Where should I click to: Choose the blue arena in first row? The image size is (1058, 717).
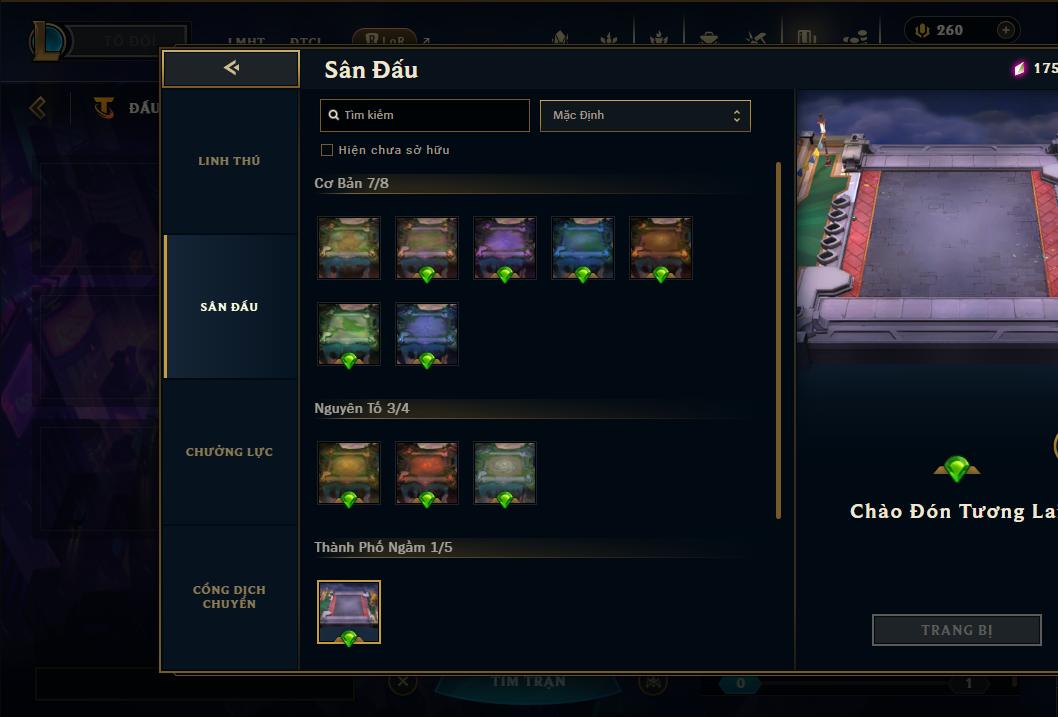(583, 248)
